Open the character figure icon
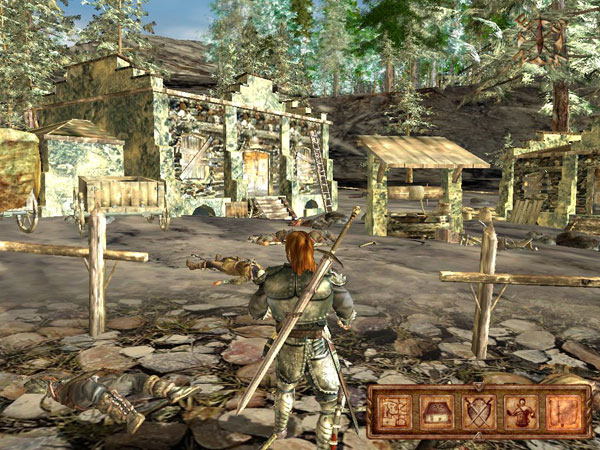600x450 pixels. point(521,412)
